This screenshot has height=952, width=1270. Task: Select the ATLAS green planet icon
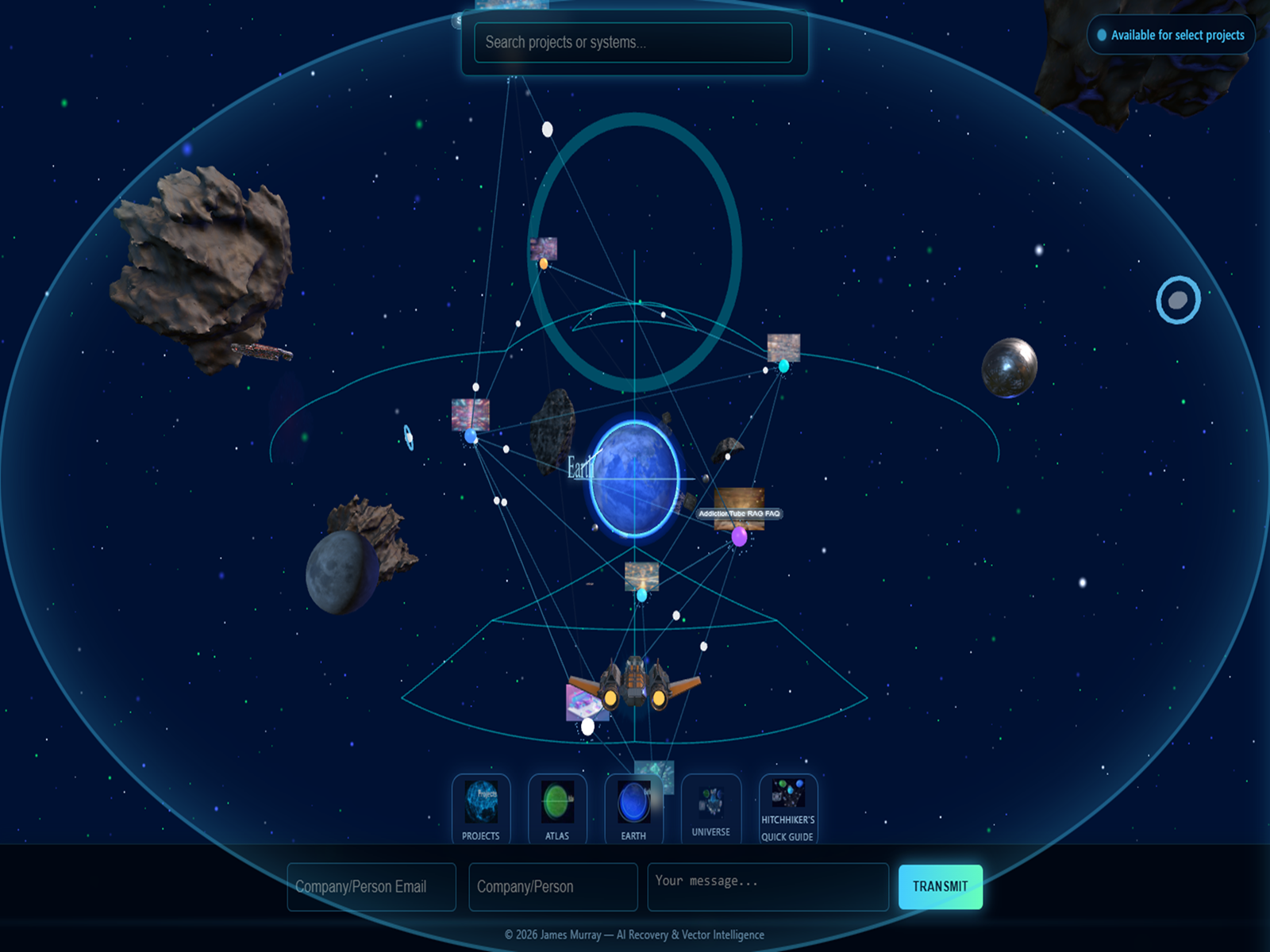pos(557,805)
